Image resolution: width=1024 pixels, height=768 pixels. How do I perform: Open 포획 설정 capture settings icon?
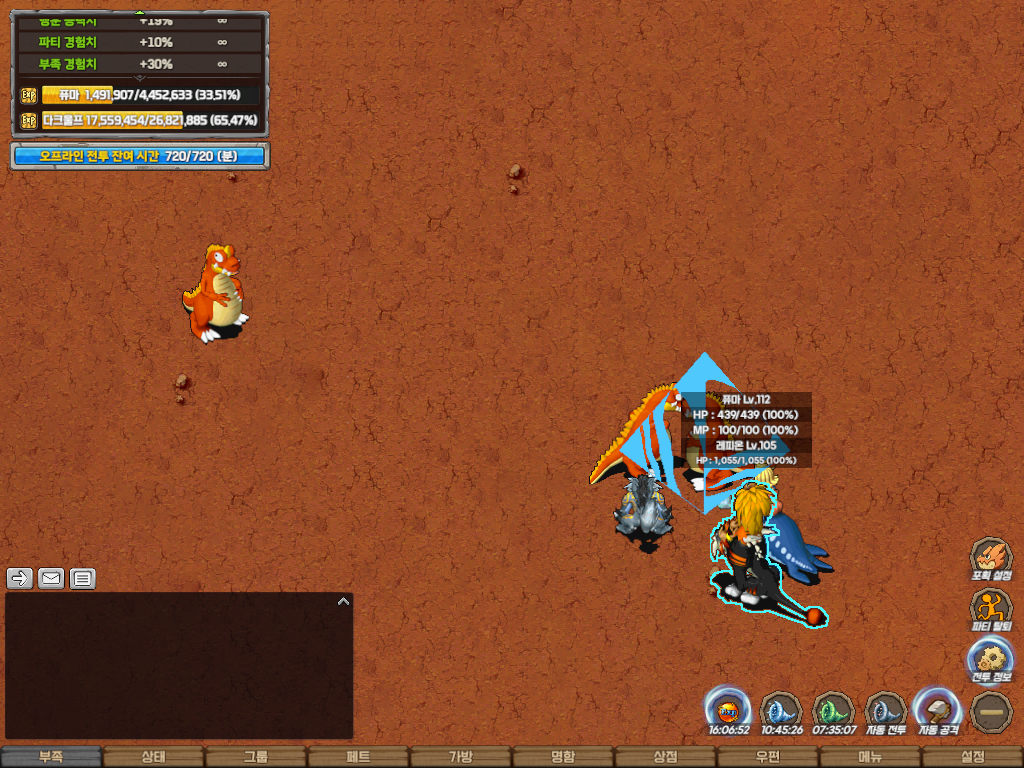pyautogui.click(x=991, y=558)
